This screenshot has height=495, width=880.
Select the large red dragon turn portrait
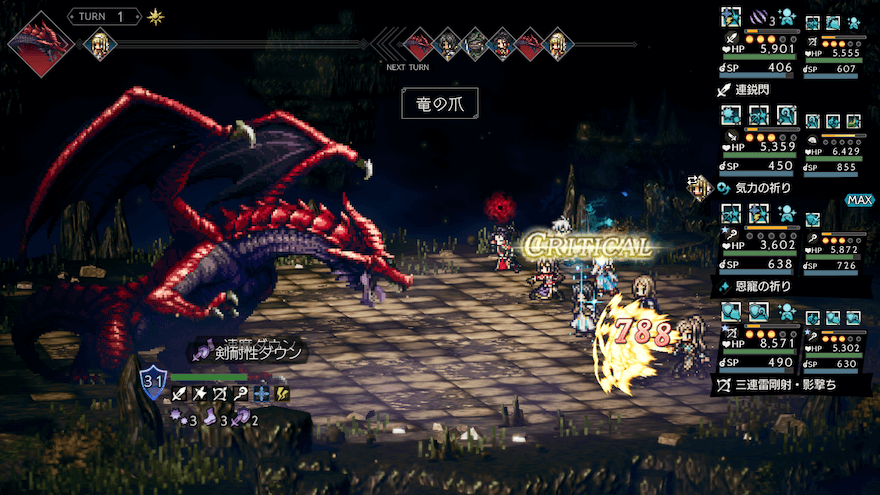pos(41,44)
